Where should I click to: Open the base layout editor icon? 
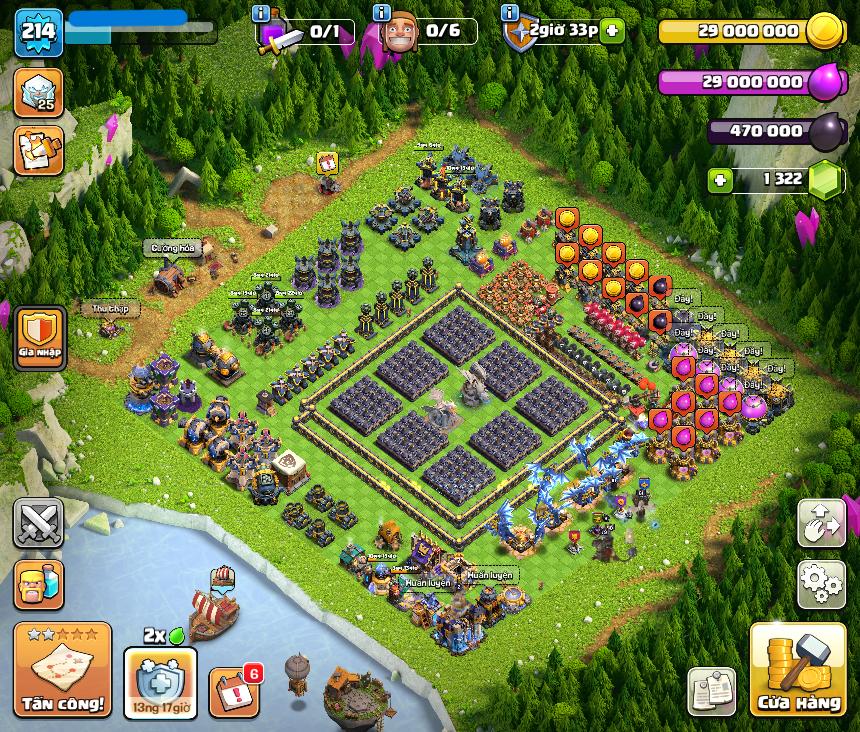point(821,523)
